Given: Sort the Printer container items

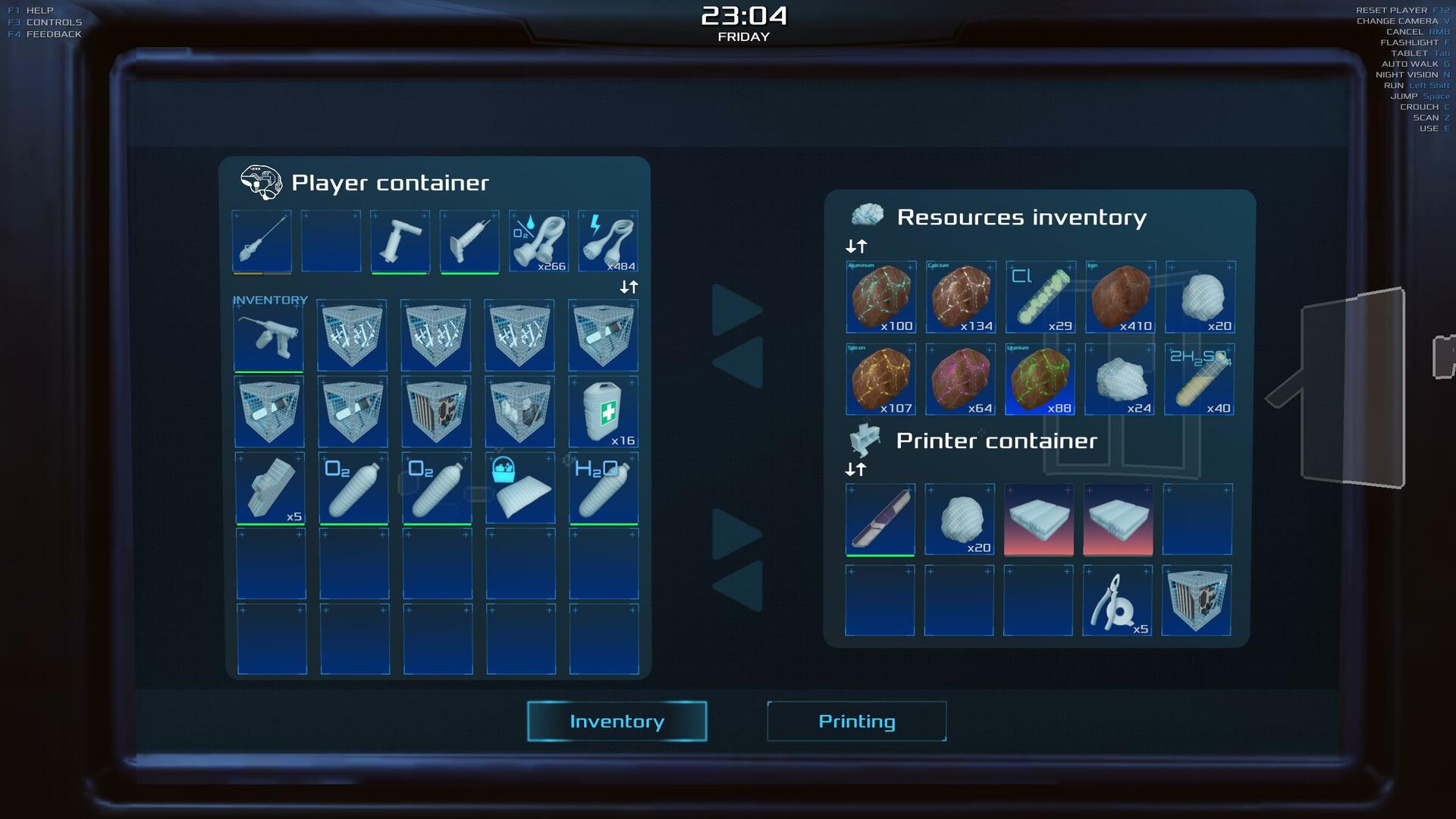Looking at the screenshot, I should point(855,469).
